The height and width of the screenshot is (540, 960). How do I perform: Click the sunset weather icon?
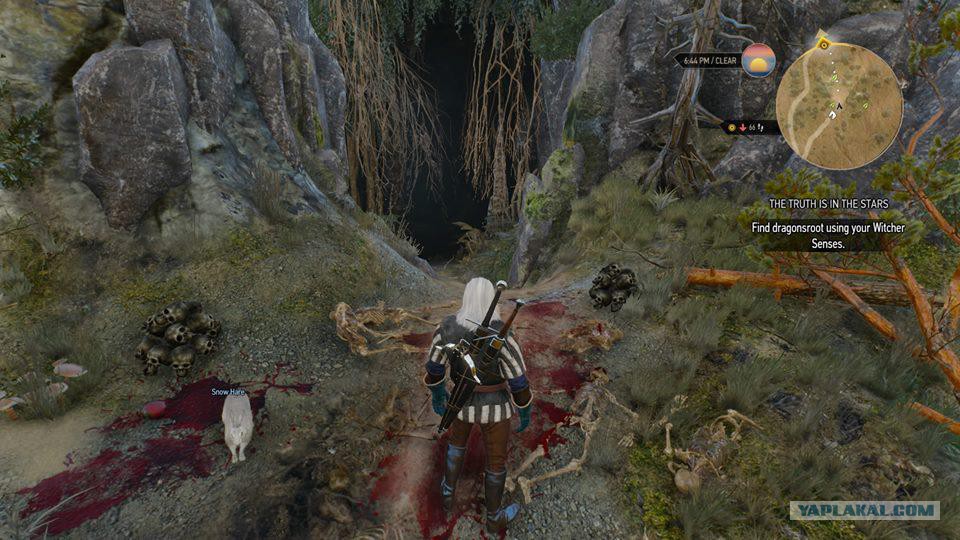pyautogui.click(x=759, y=59)
